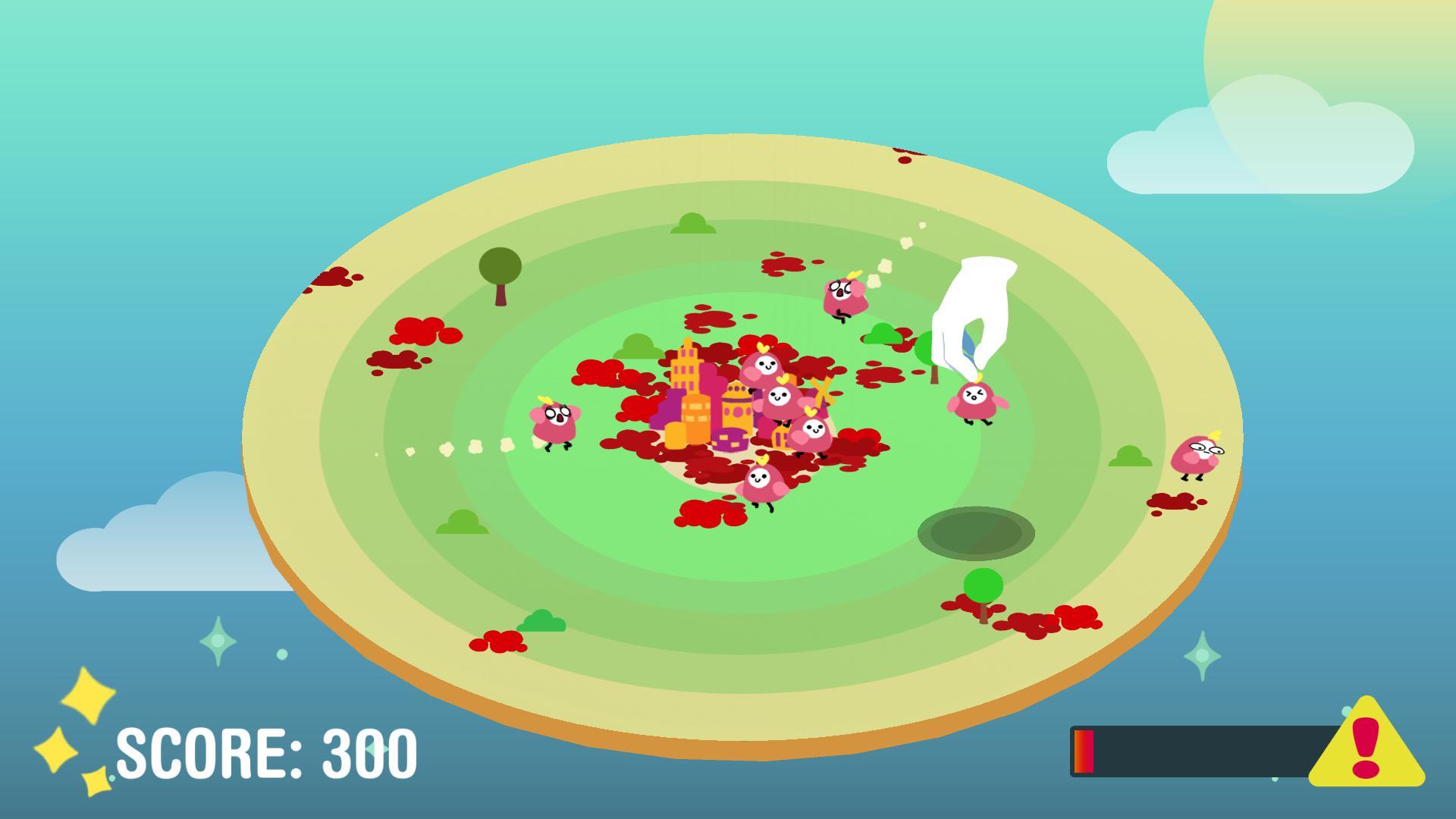Select the dark hole on the ground

point(978,531)
